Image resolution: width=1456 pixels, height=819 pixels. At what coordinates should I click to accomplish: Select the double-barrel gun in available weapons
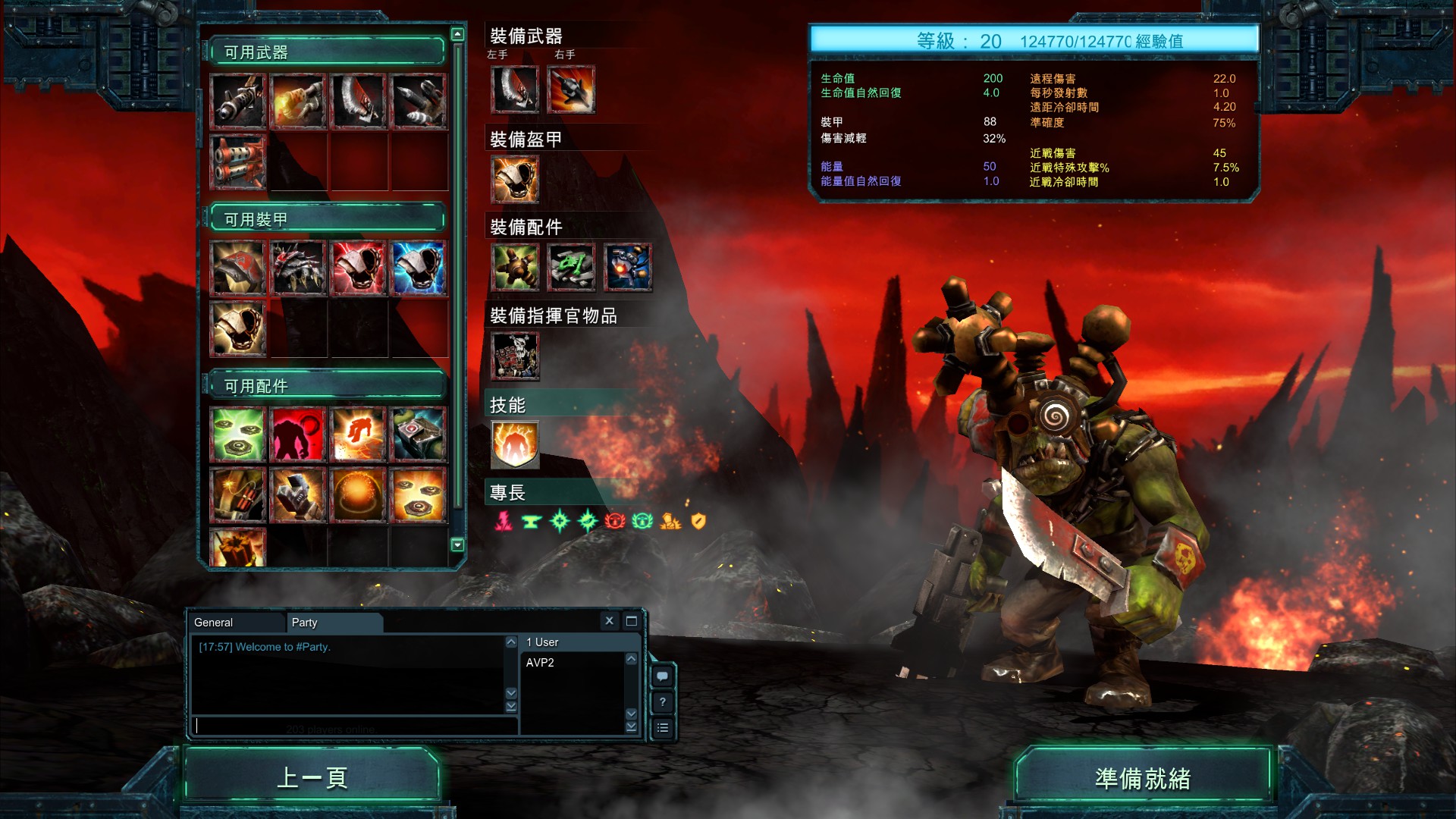(x=238, y=162)
